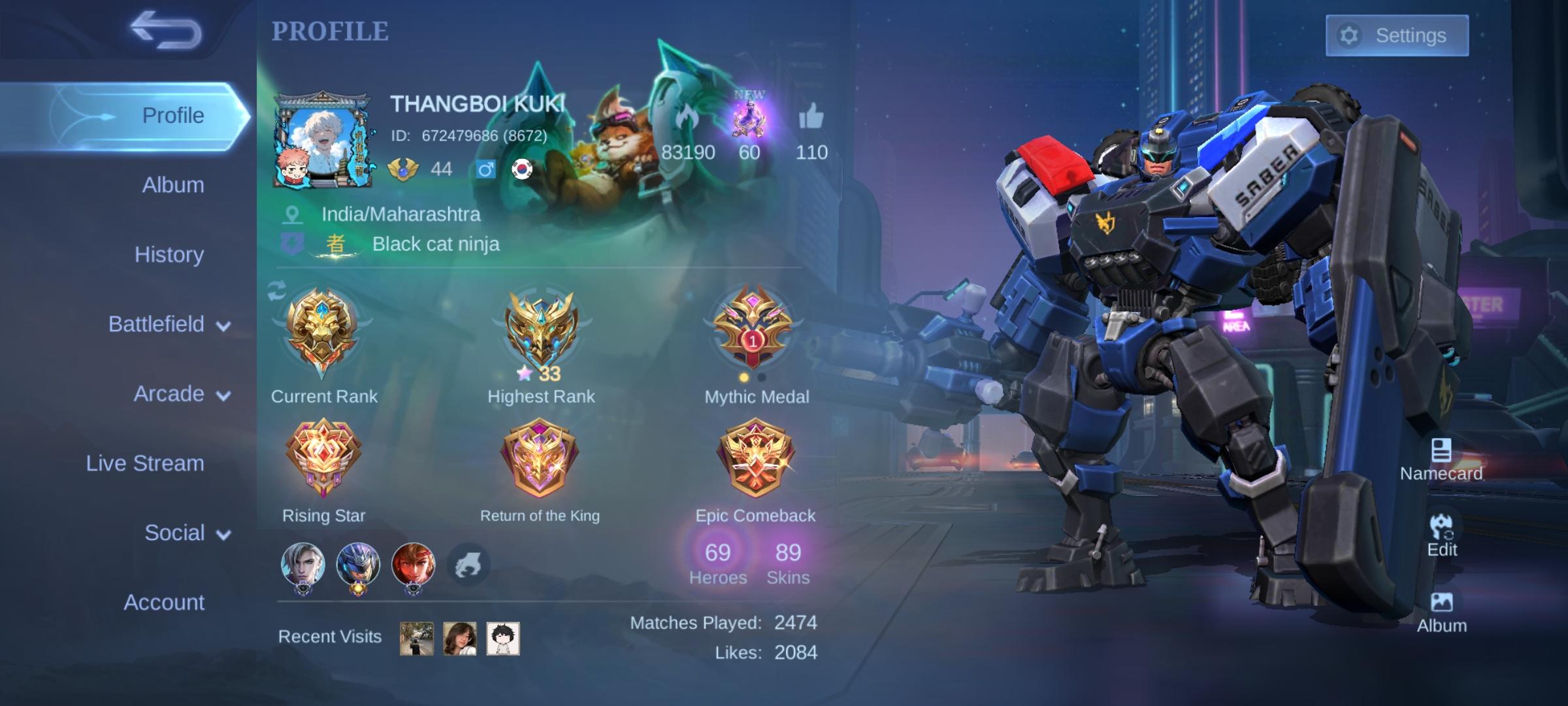Switch to the History tab
1568x706 pixels.
pos(169,254)
